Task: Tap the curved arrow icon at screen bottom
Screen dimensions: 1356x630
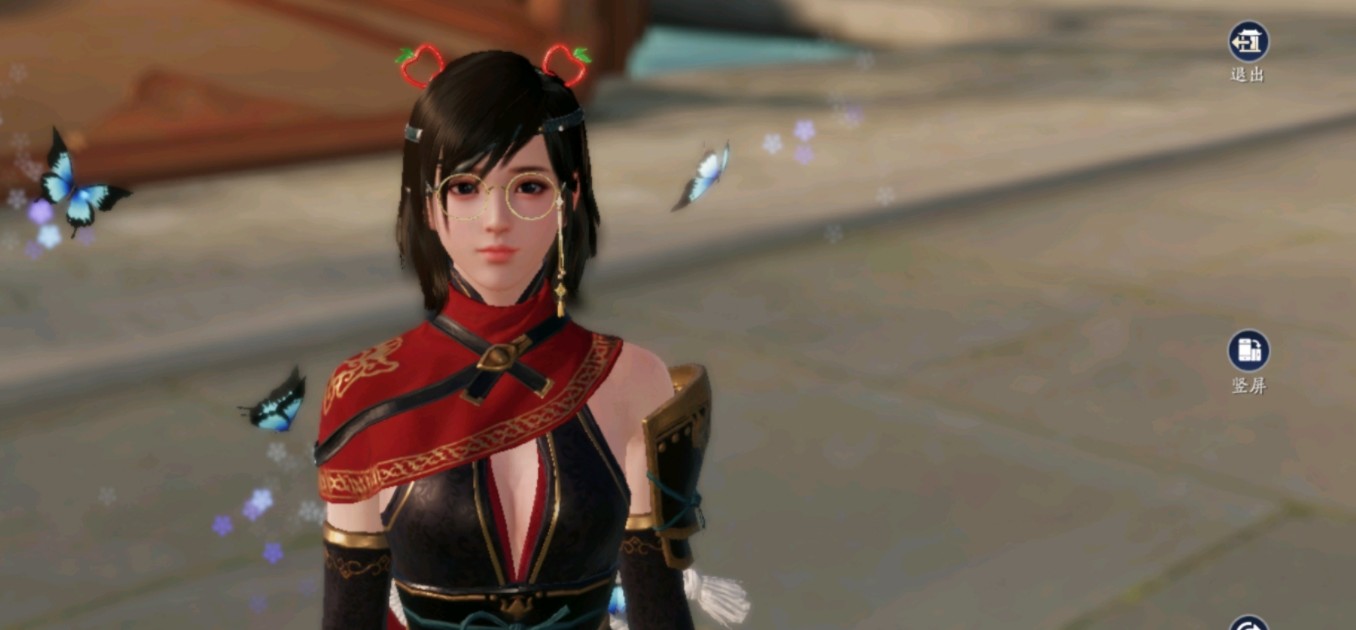Action: tap(1248, 624)
